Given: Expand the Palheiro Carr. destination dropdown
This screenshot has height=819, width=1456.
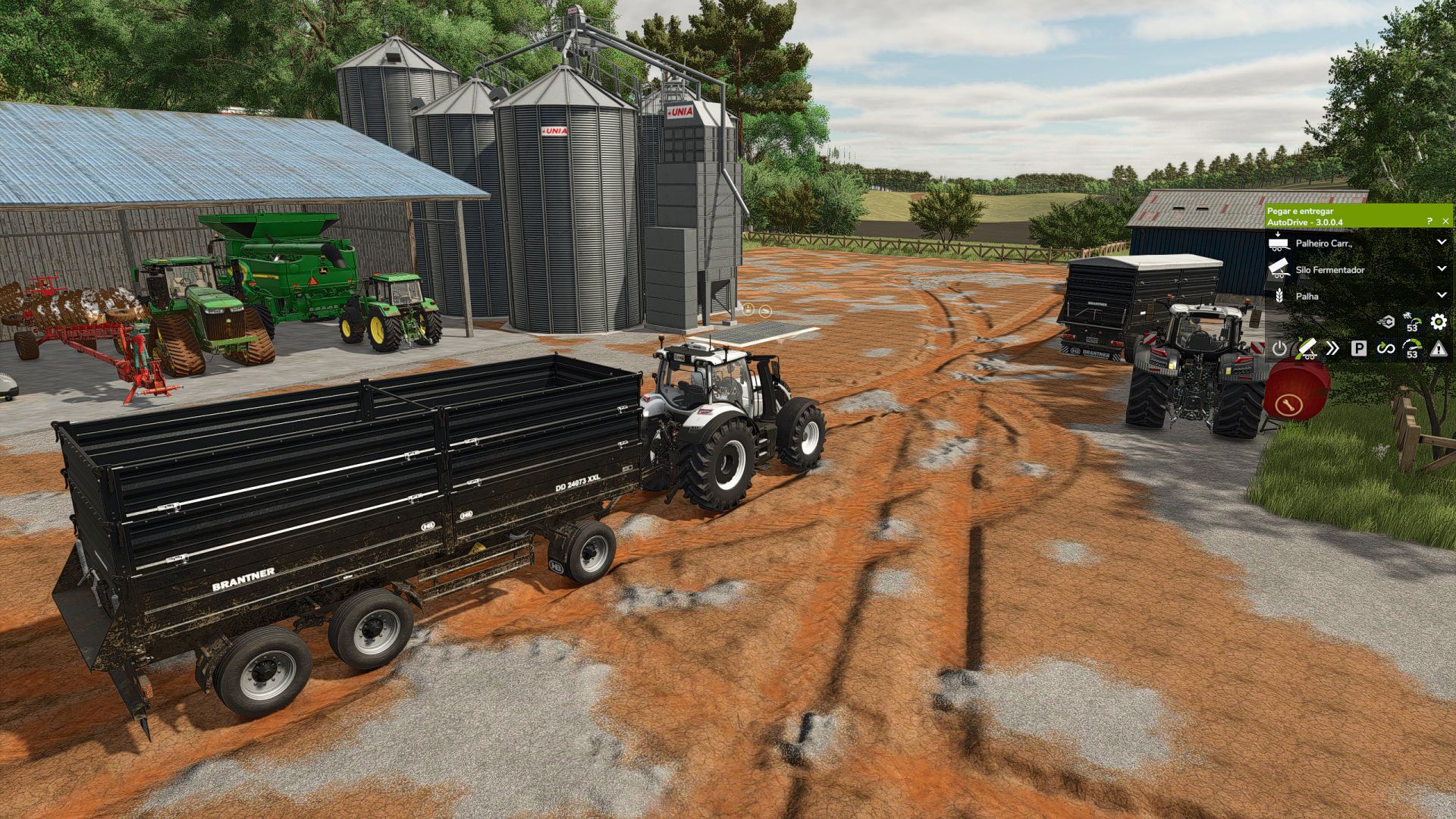Looking at the screenshot, I should coord(1442,243).
